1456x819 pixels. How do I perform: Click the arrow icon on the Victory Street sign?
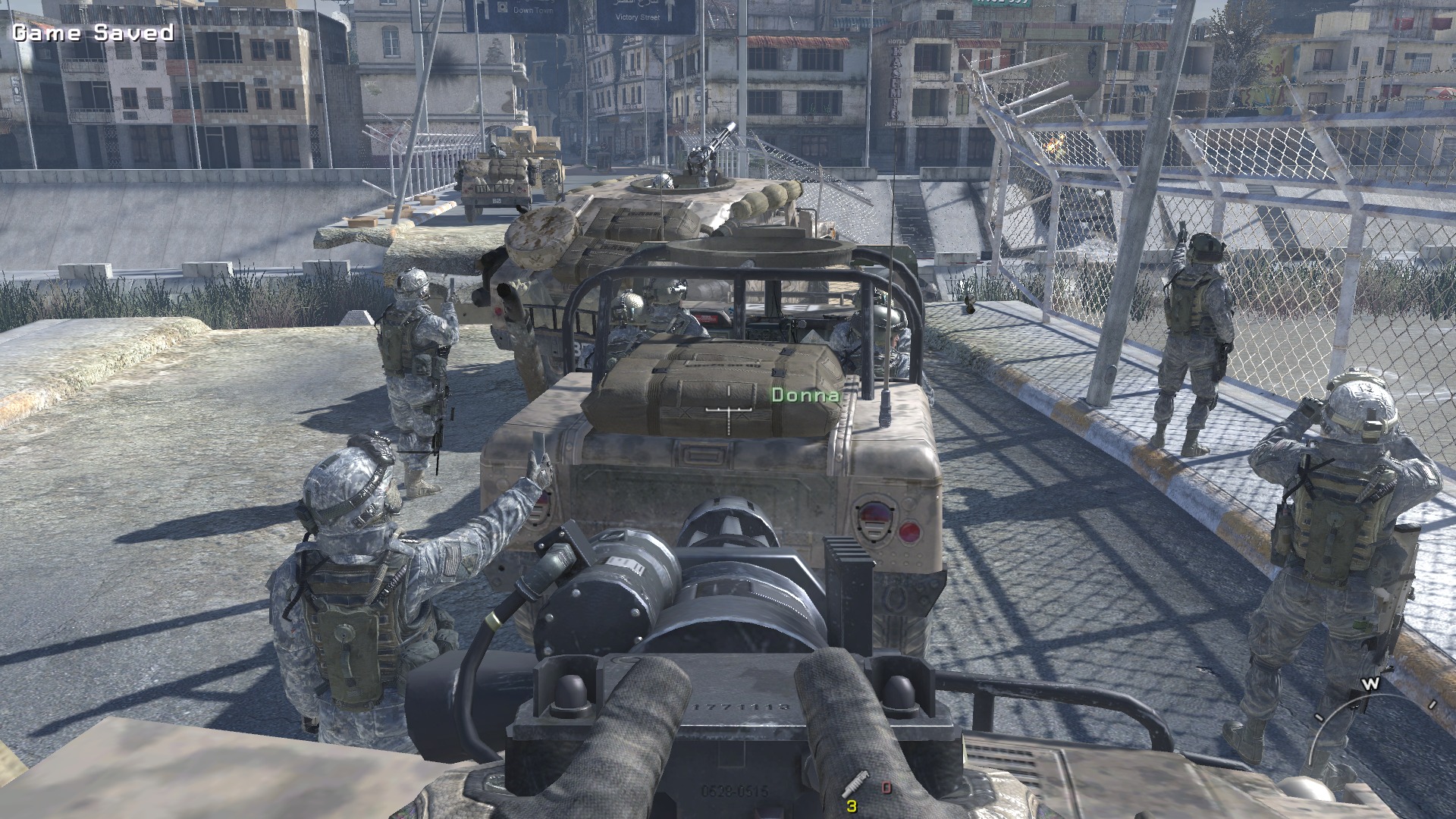point(670,11)
